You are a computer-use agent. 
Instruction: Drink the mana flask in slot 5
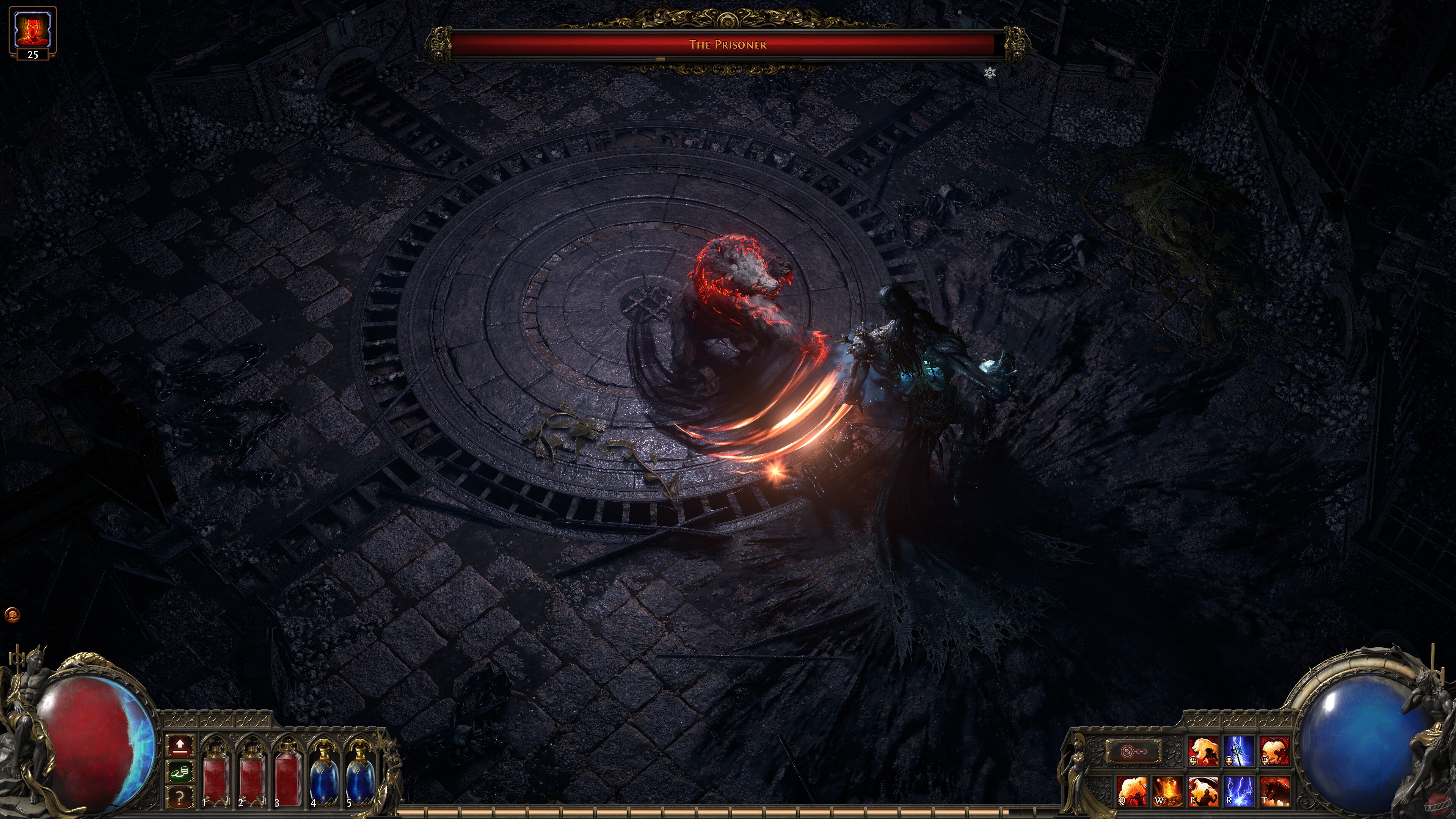point(360,775)
